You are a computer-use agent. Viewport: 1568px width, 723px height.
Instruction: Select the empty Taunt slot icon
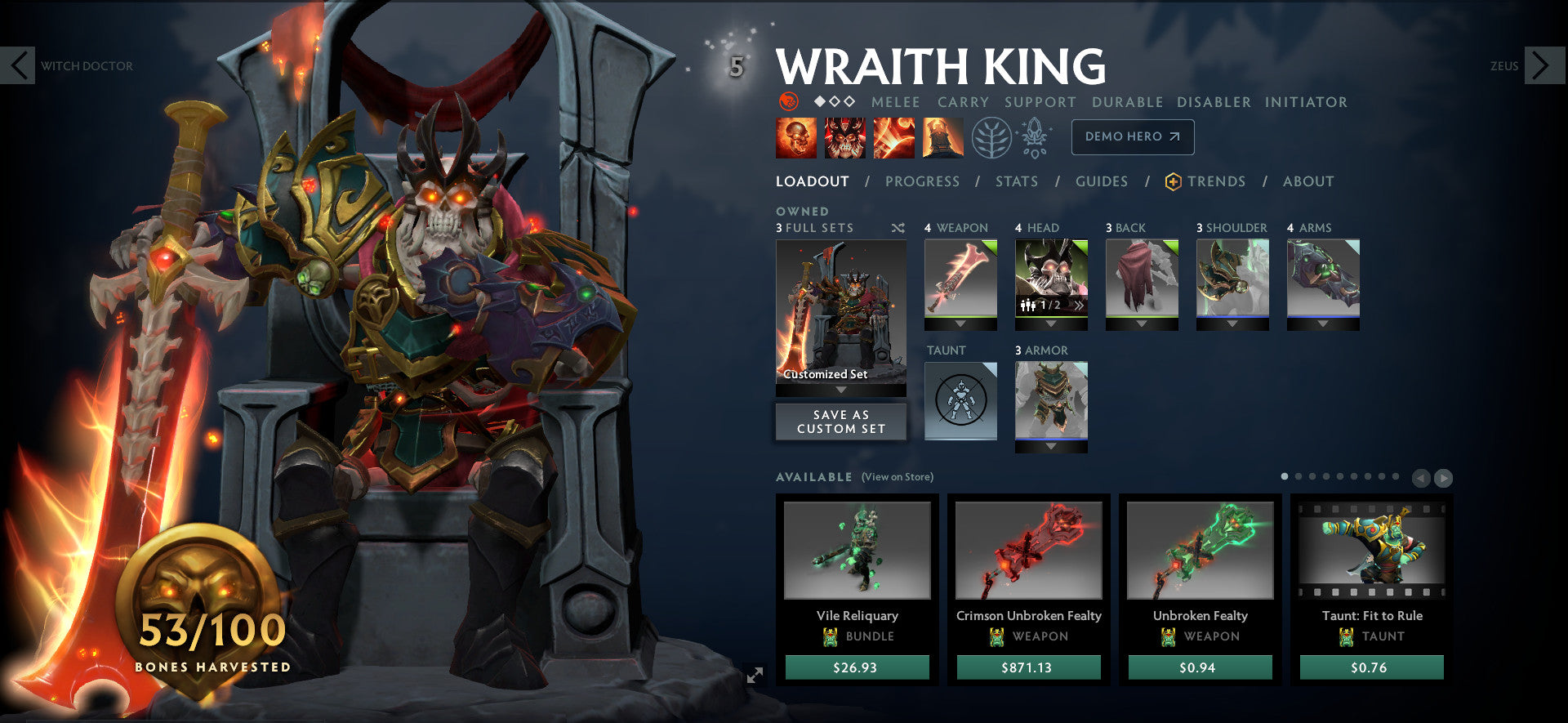coord(960,399)
